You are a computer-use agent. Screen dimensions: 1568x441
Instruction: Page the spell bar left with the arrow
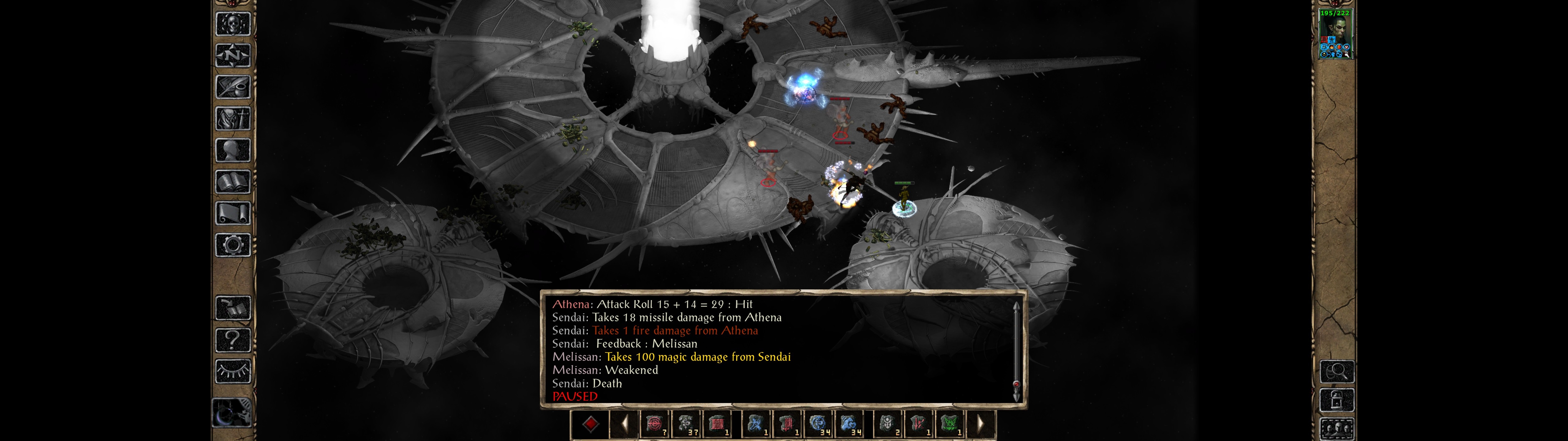624,424
